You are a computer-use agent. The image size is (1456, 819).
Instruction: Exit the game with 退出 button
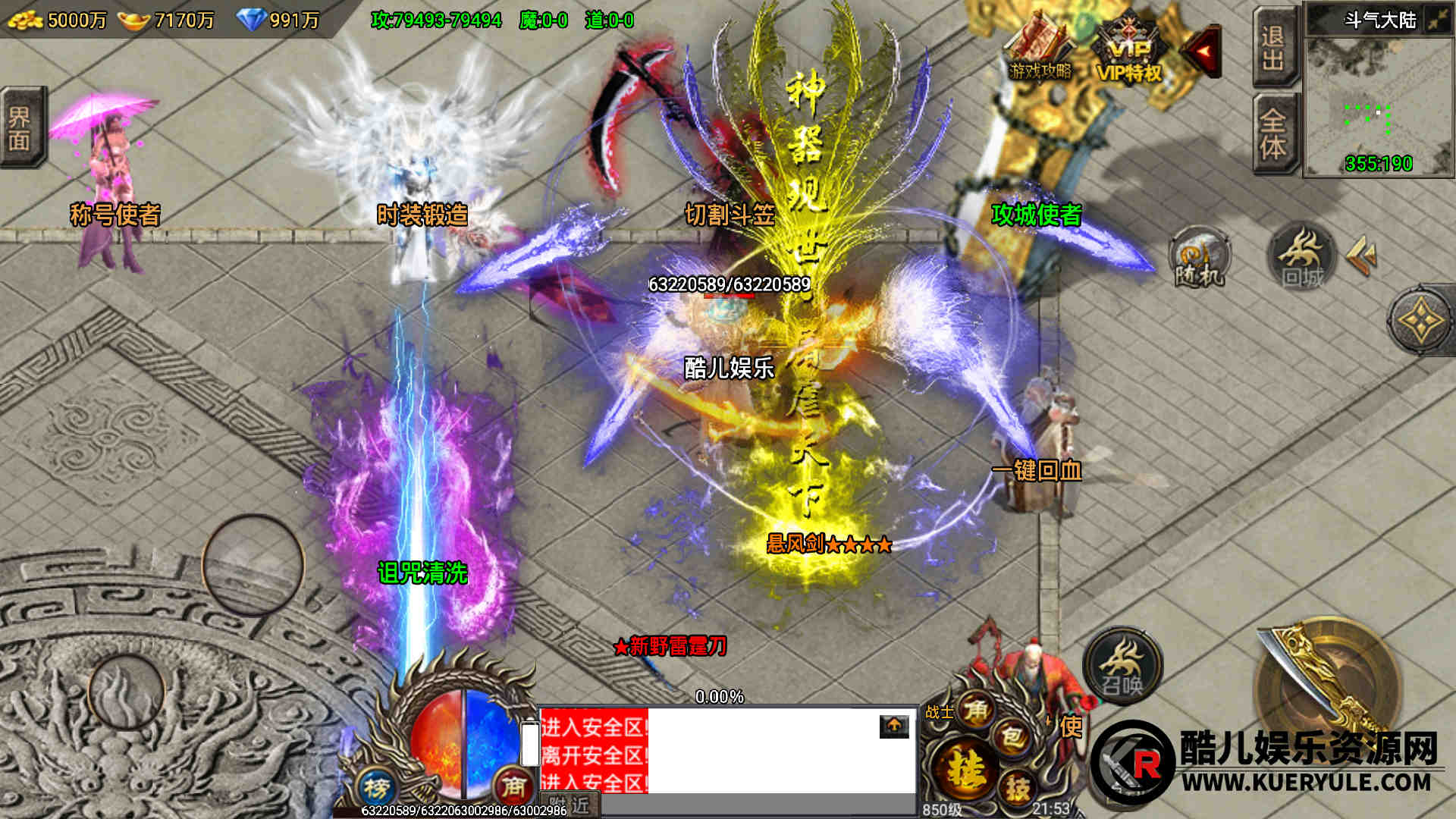[x=1272, y=47]
